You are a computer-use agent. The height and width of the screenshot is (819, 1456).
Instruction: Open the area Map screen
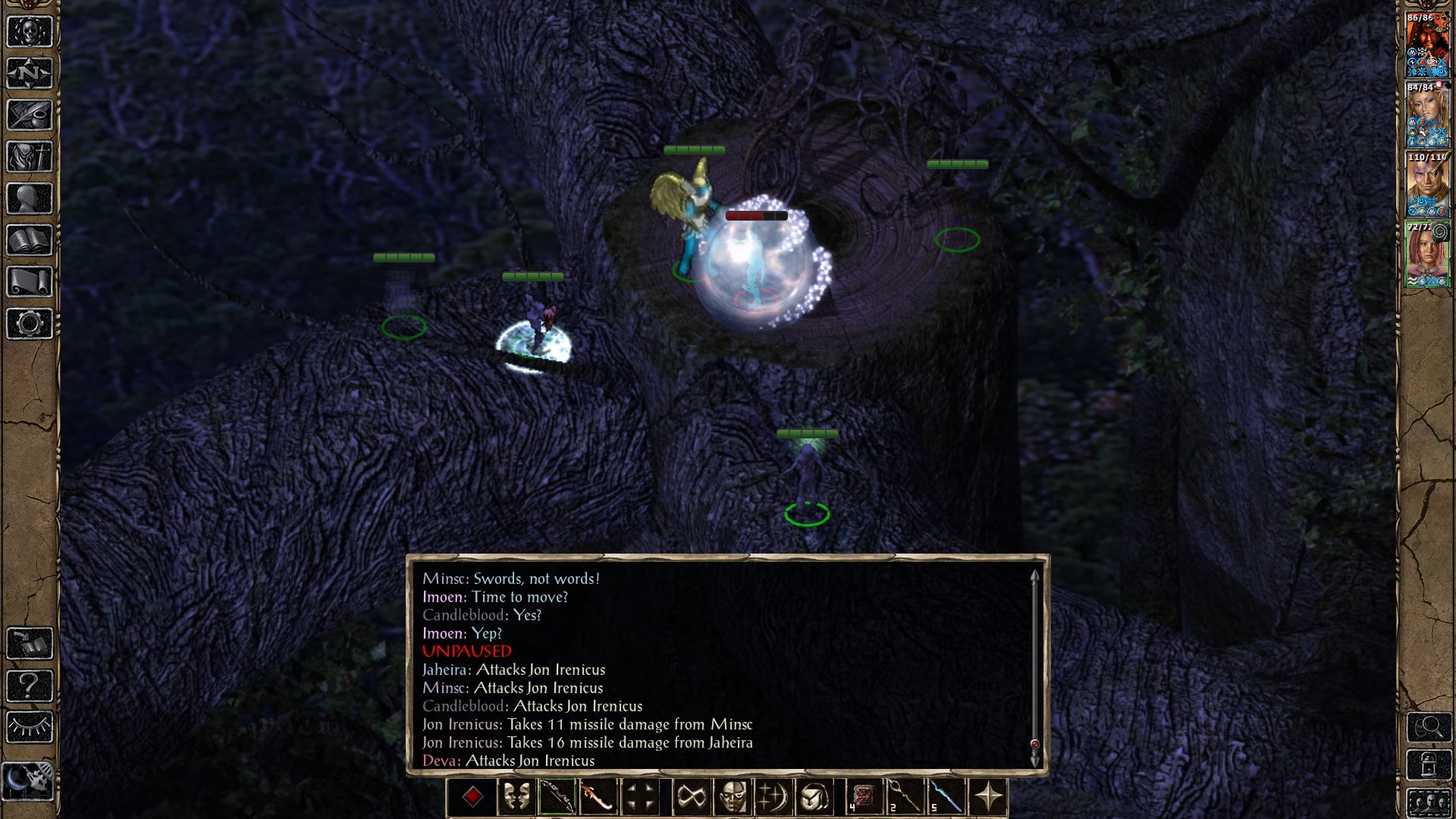(x=30, y=74)
